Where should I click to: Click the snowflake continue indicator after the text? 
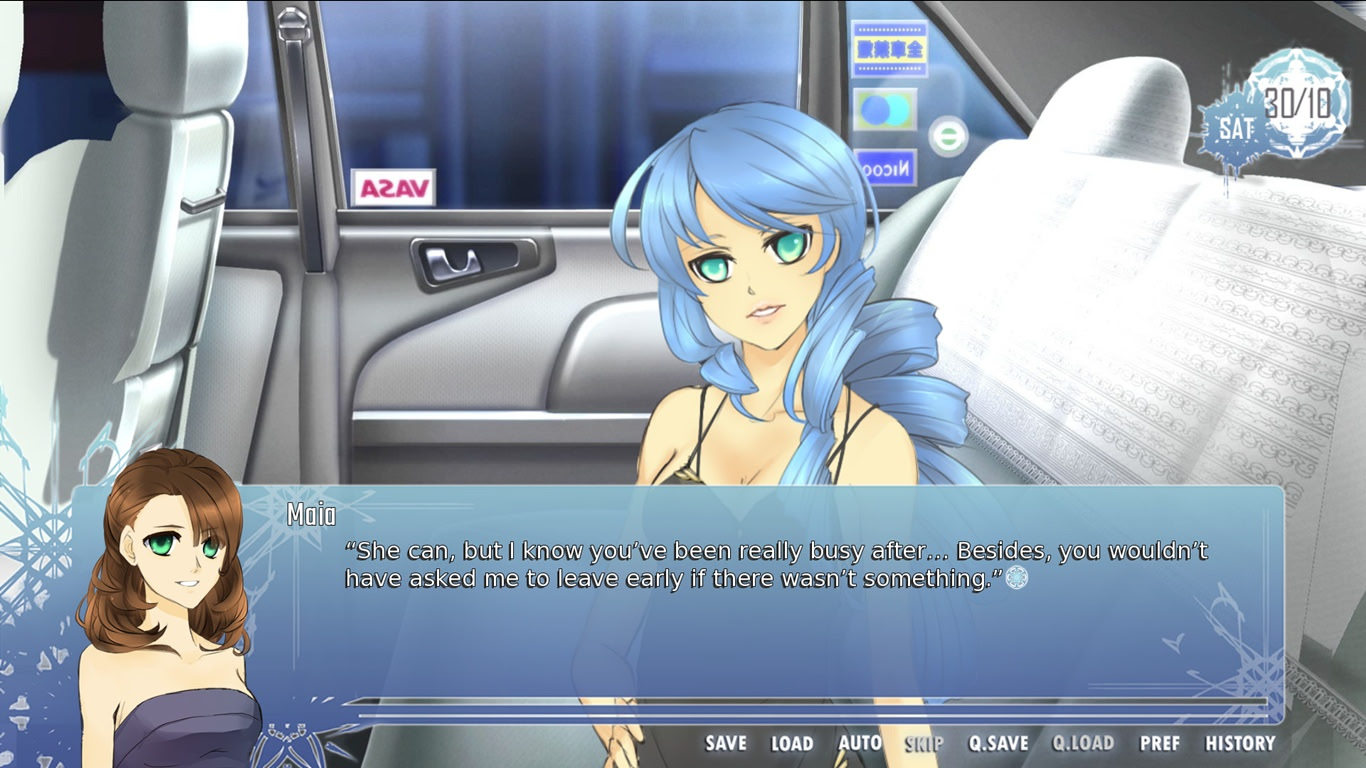pyautogui.click(x=1016, y=577)
